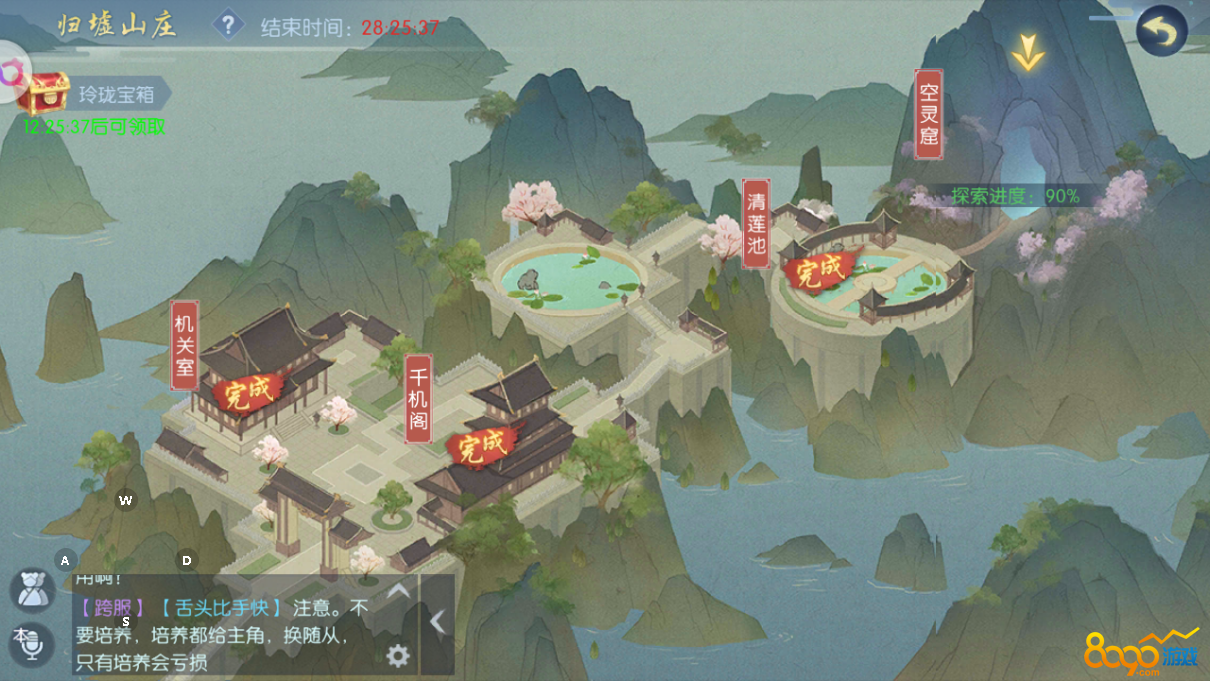Open the question mark help button
Screen dimensions: 1210x681
click(228, 24)
